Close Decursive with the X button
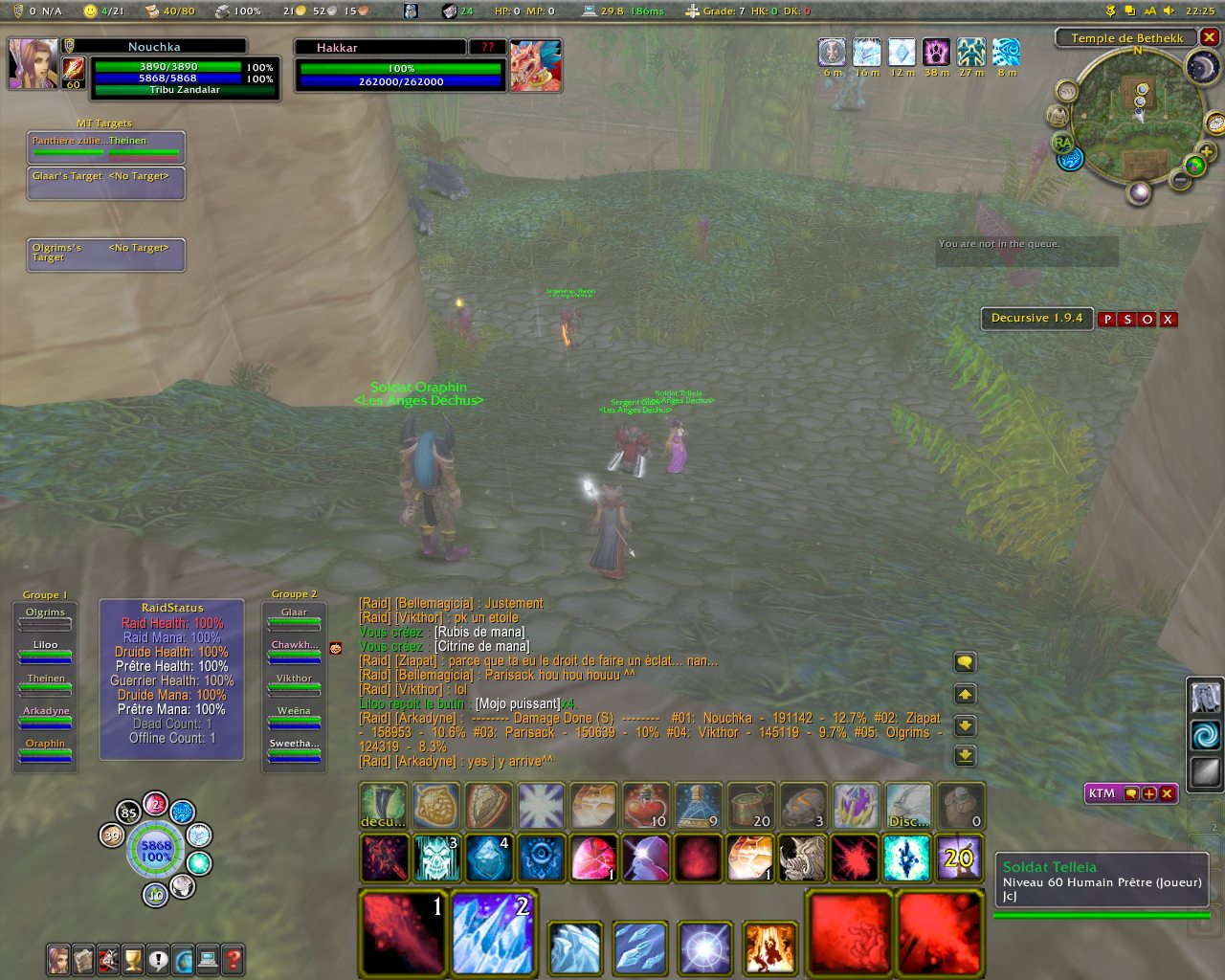Viewport: 1225px width, 980px height. point(1168,320)
